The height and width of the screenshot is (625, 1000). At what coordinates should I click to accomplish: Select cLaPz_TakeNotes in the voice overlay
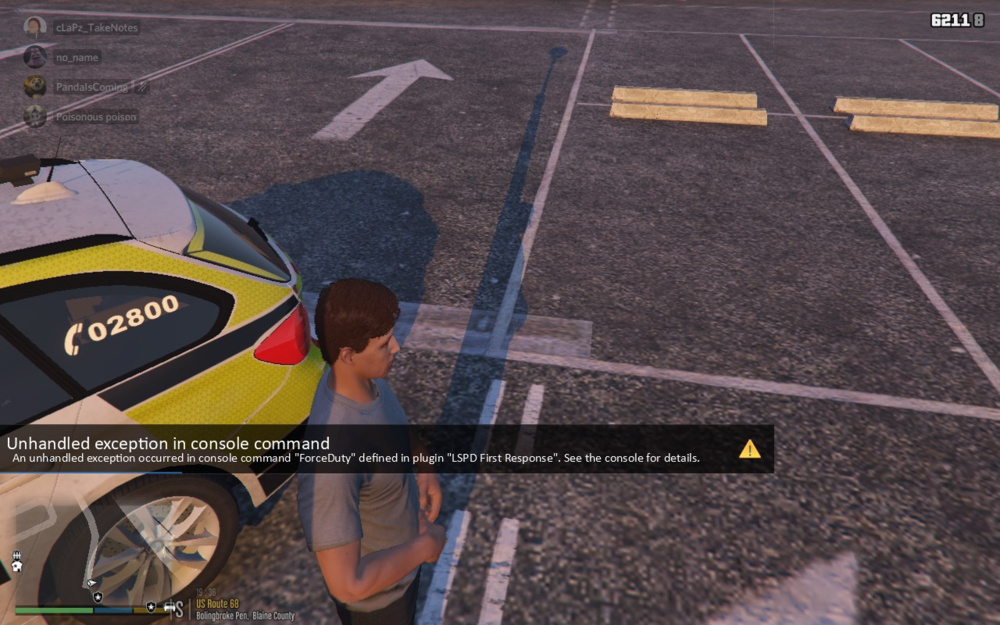(96, 27)
